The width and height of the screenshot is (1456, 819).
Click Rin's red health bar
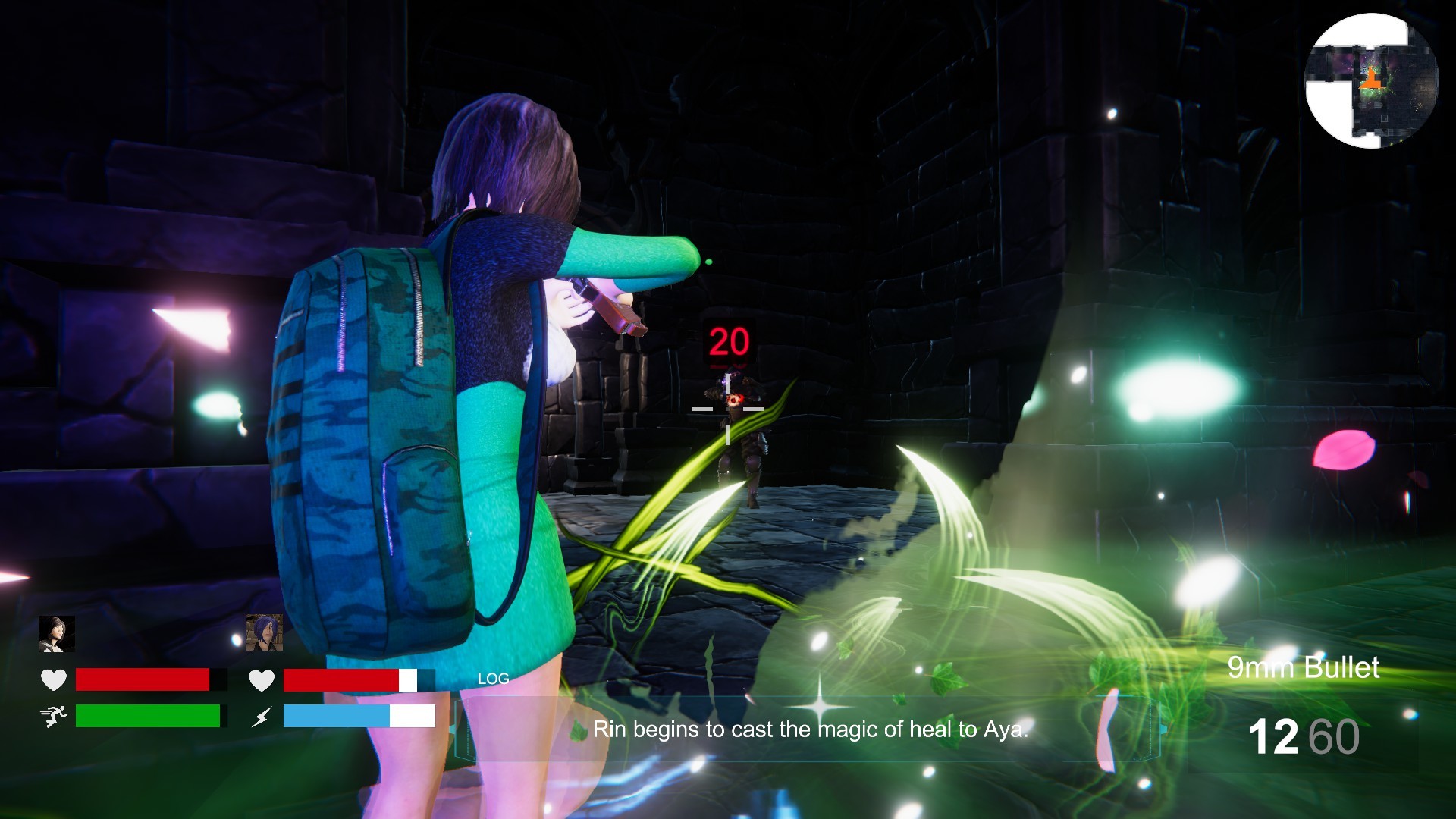pos(341,680)
